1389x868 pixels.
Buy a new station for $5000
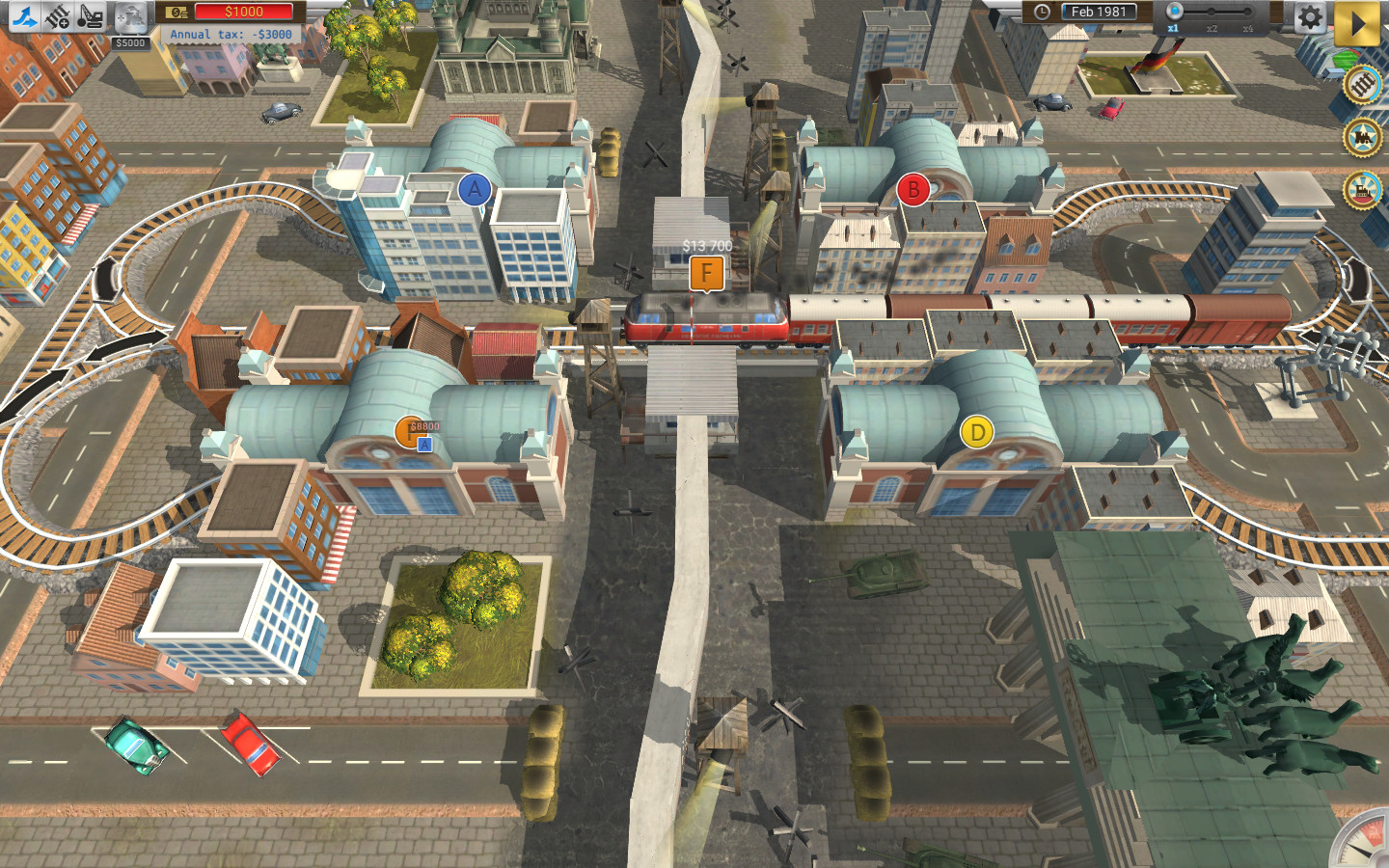coord(130,17)
